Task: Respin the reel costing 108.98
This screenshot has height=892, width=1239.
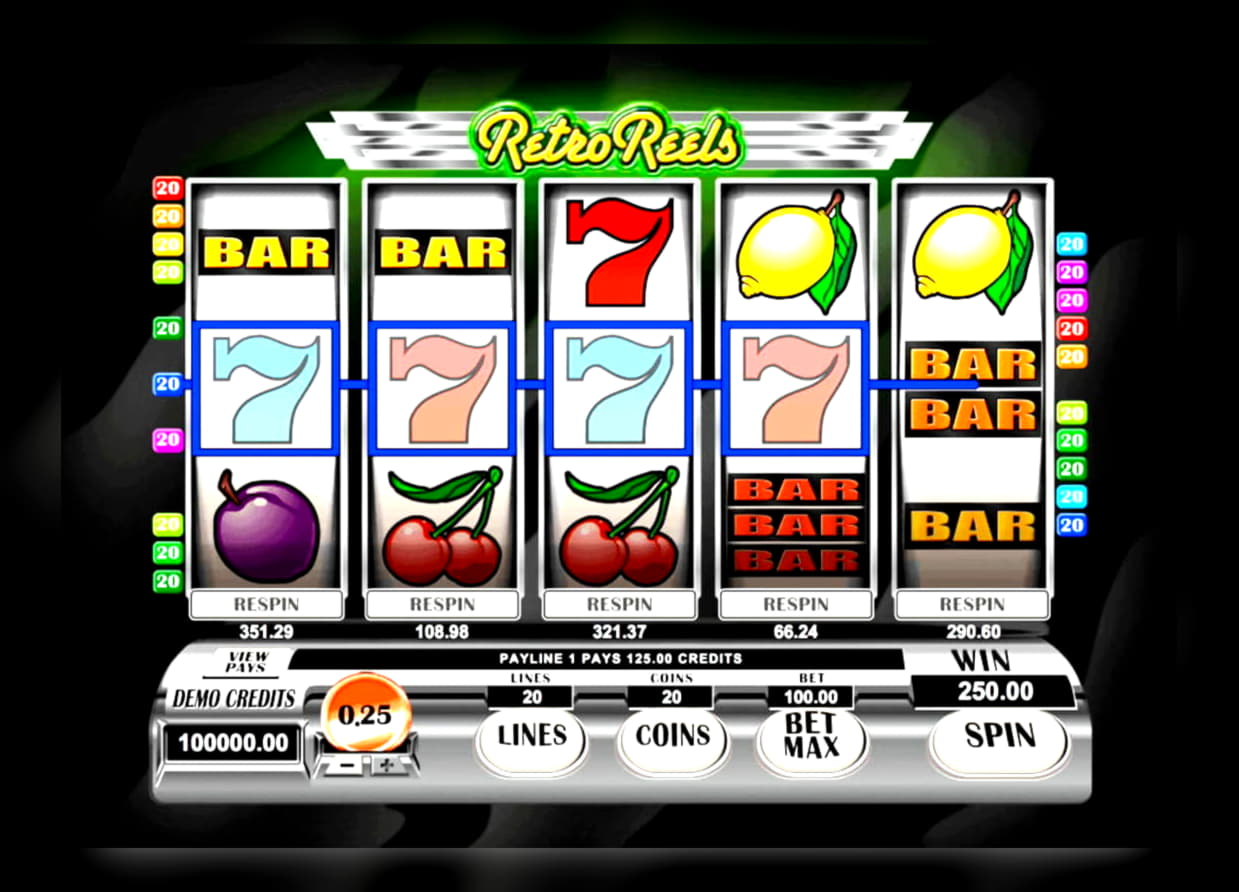Action: click(x=442, y=604)
